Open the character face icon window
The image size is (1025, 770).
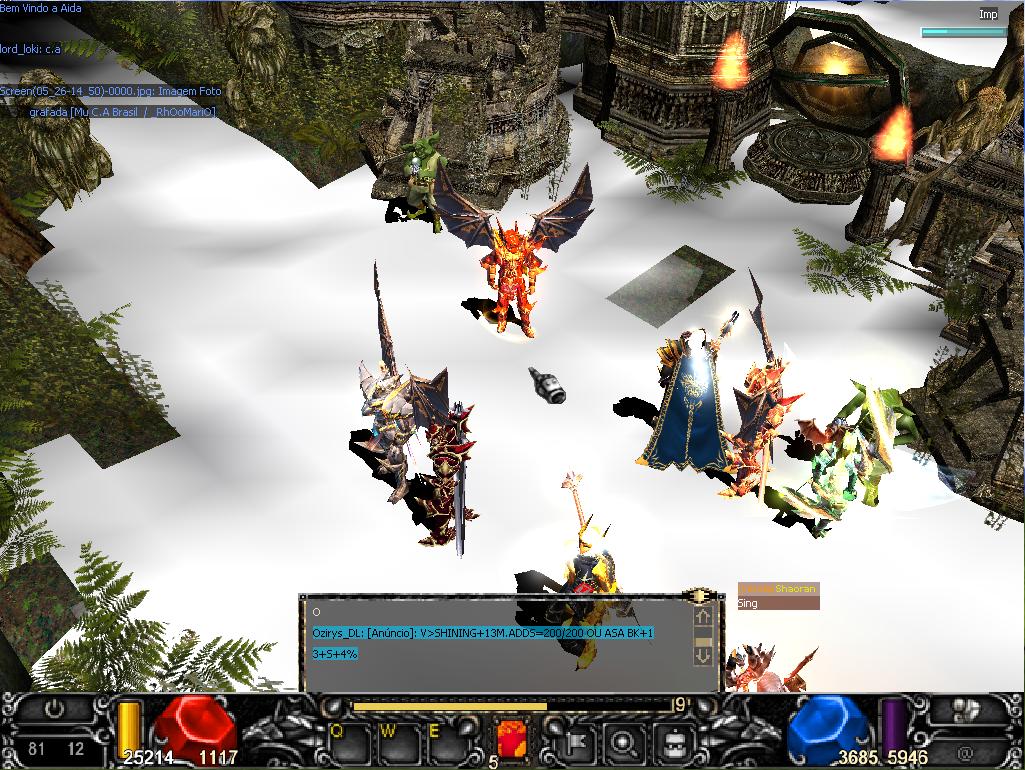pyautogui.click(x=675, y=743)
